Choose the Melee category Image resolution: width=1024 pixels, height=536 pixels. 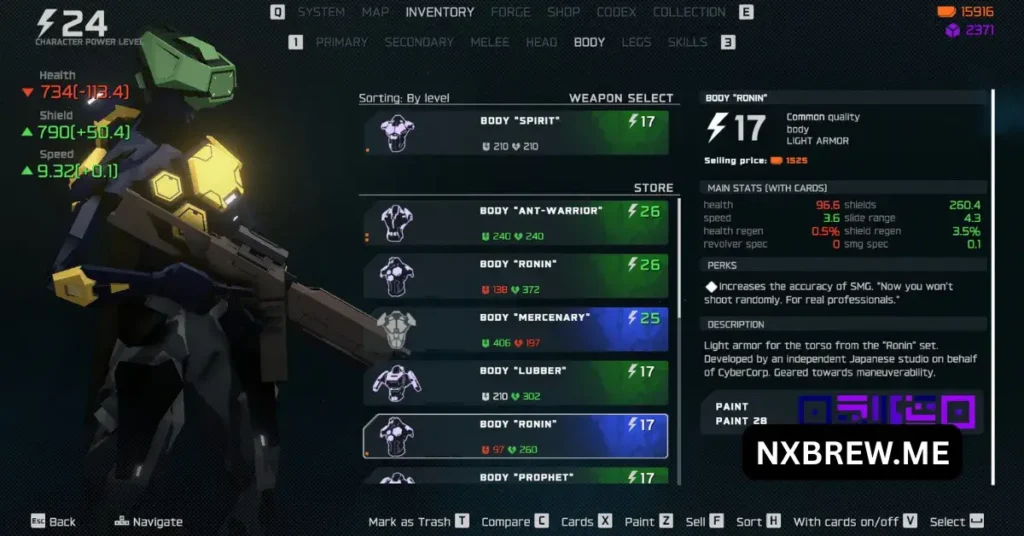(489, 42)
